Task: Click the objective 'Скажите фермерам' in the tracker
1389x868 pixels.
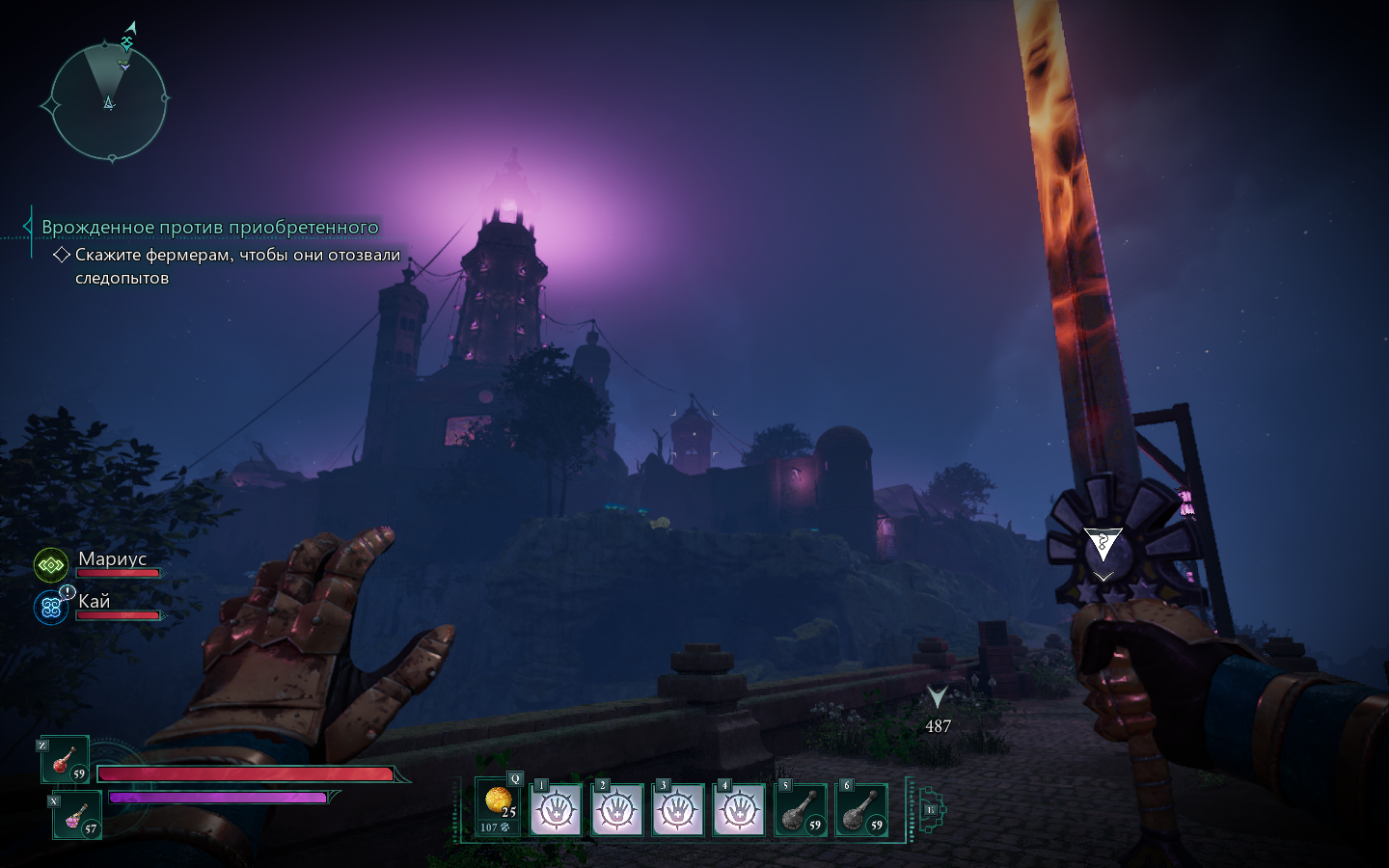Action: [x=237, y=266]
